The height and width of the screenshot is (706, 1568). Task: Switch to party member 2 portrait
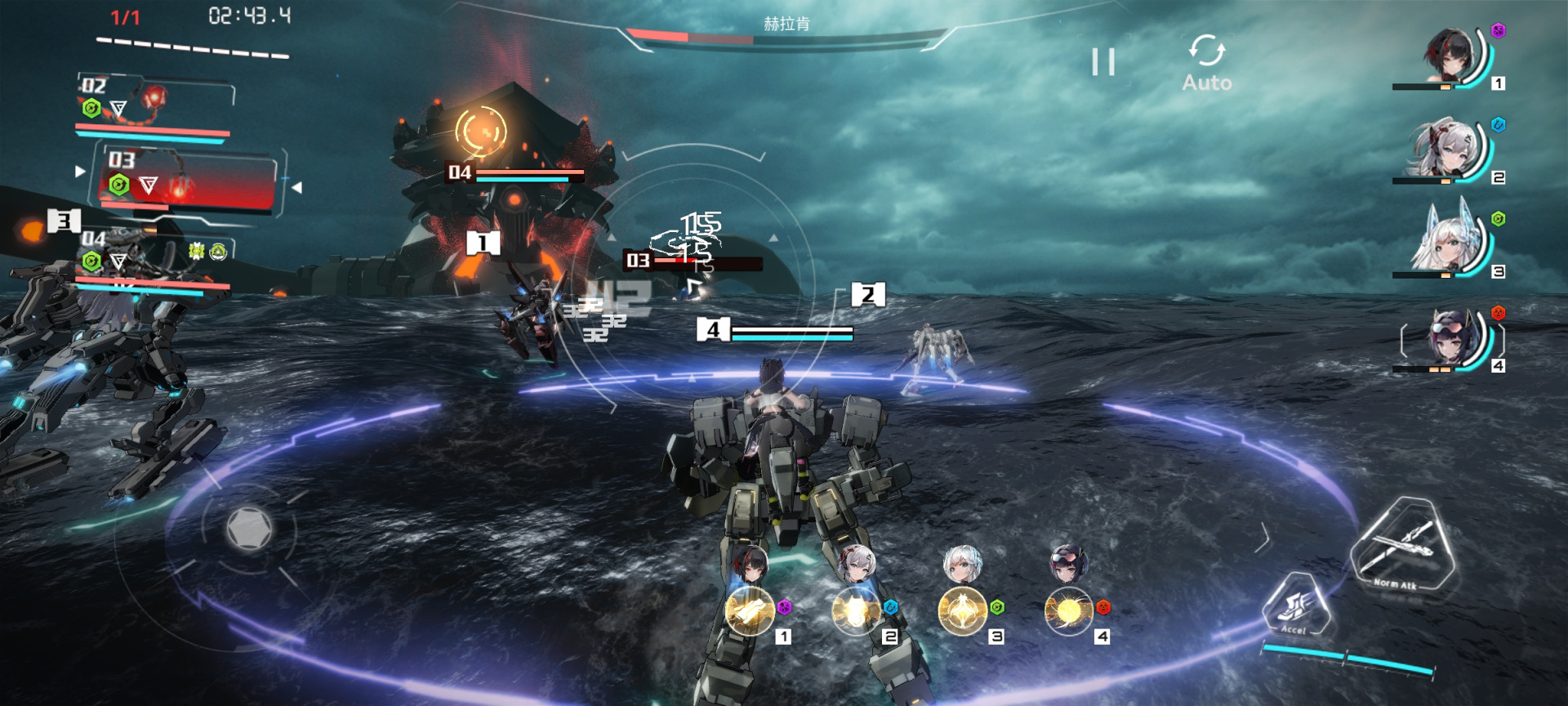(1450, 150)
